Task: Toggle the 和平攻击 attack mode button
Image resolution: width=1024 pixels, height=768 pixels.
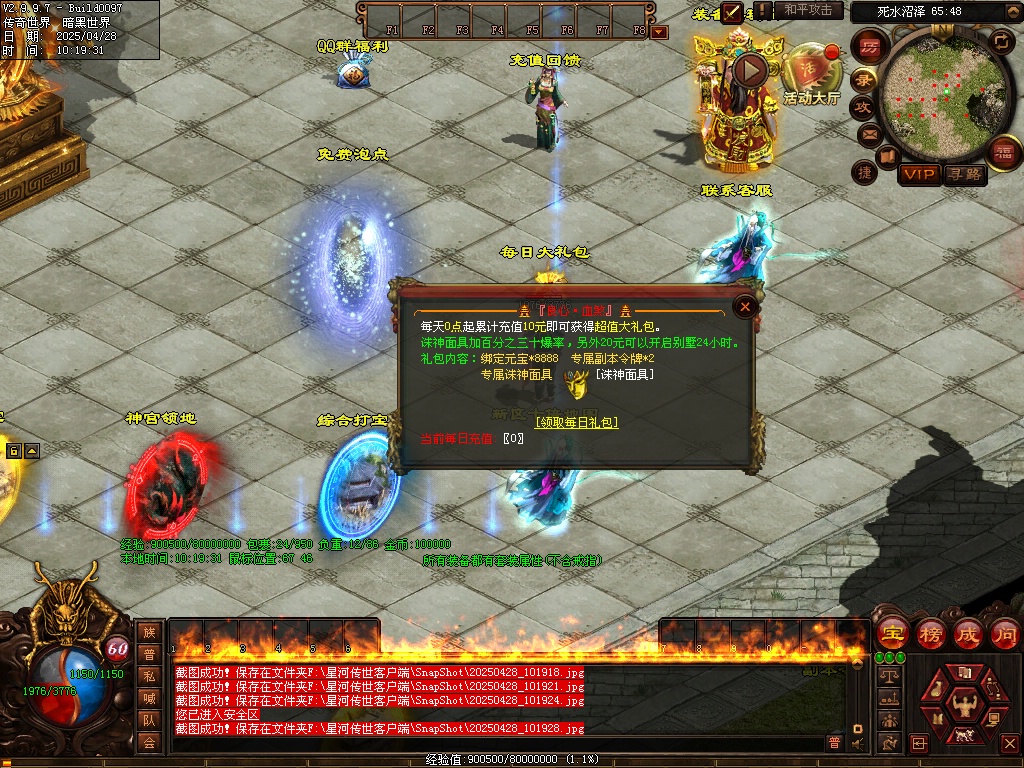Action: (x=809, y=10)
